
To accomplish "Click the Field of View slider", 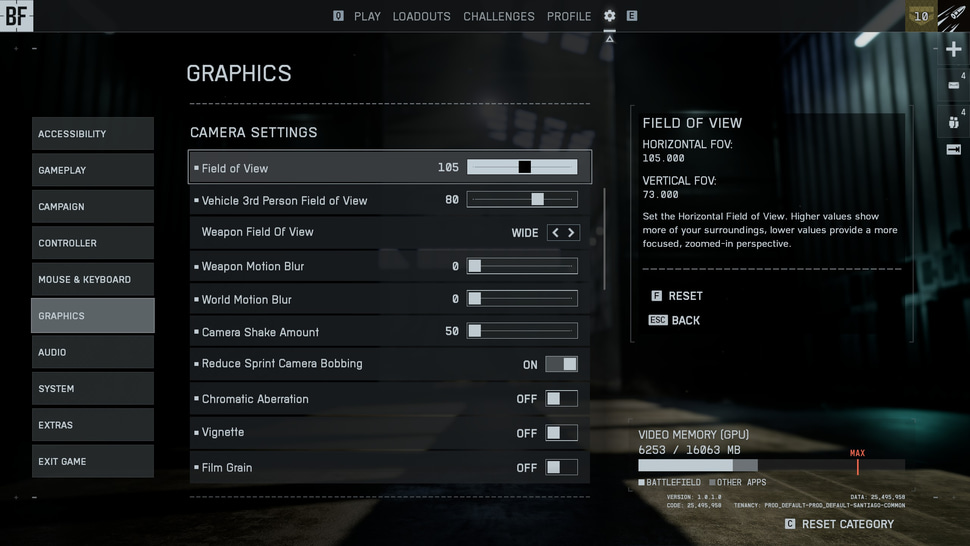I will pos(522,167).
